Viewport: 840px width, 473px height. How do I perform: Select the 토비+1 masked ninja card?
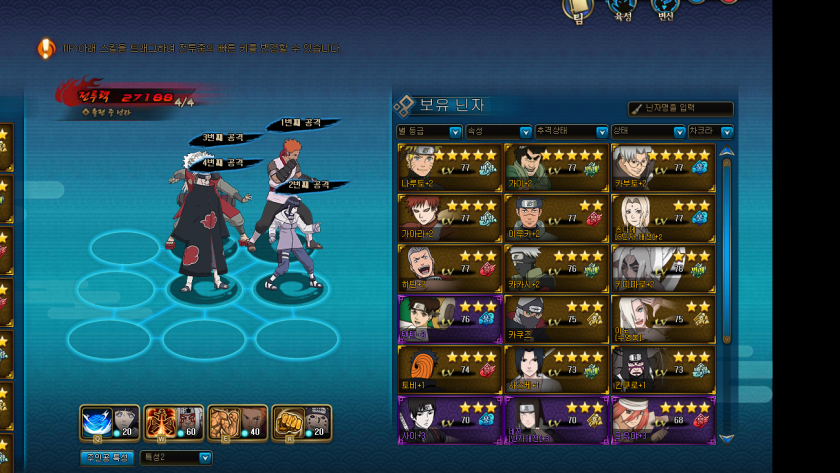pos(449,369)
